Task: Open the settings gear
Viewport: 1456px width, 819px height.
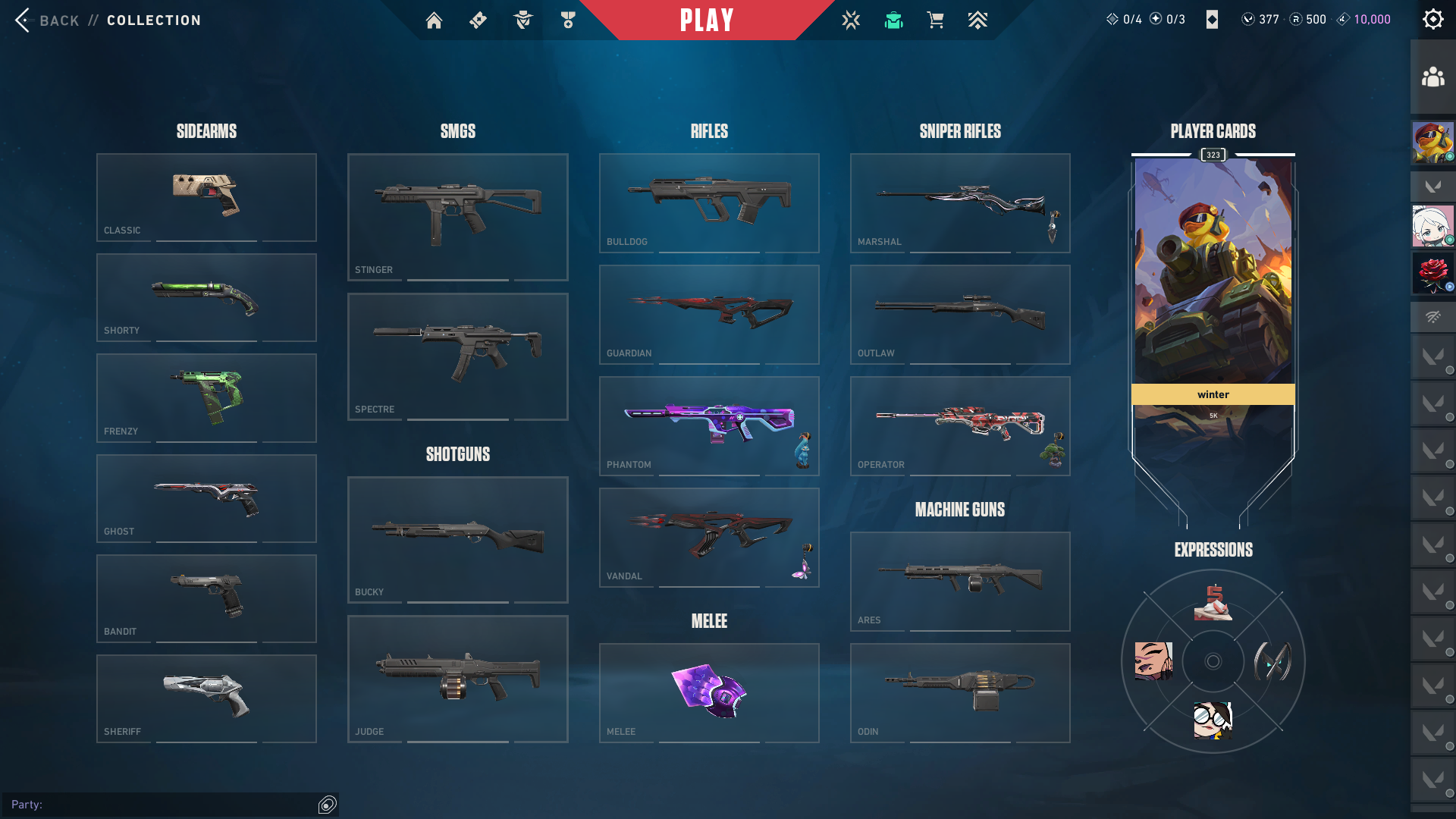Action: point(1432,20)
